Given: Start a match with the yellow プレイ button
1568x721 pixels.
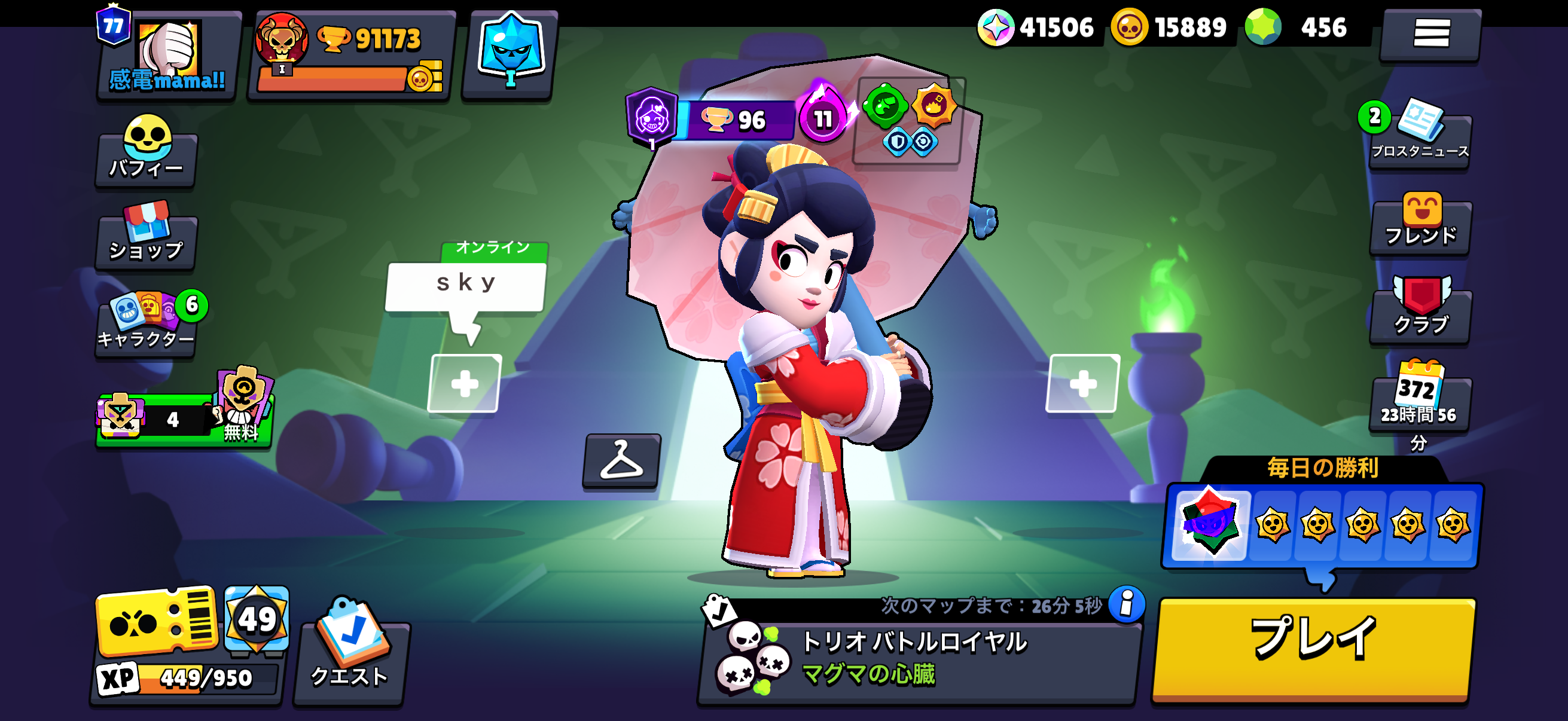Looking at the screenshot, I should click(x=1314, y=650).
